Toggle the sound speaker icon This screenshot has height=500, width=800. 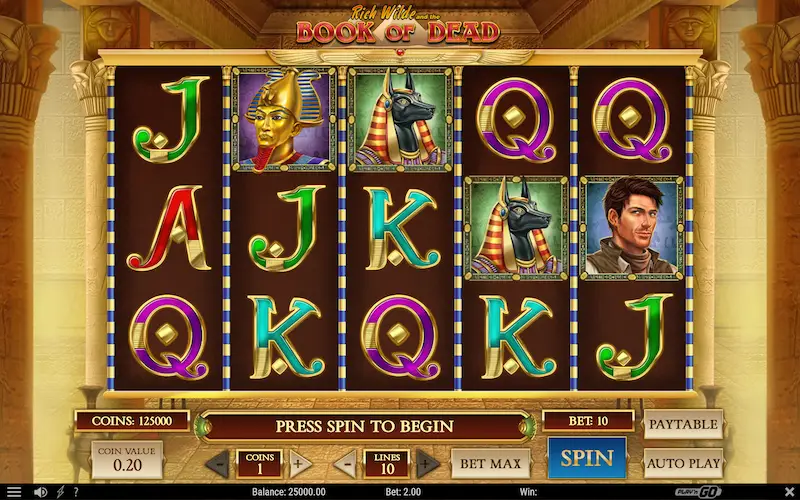41,492
